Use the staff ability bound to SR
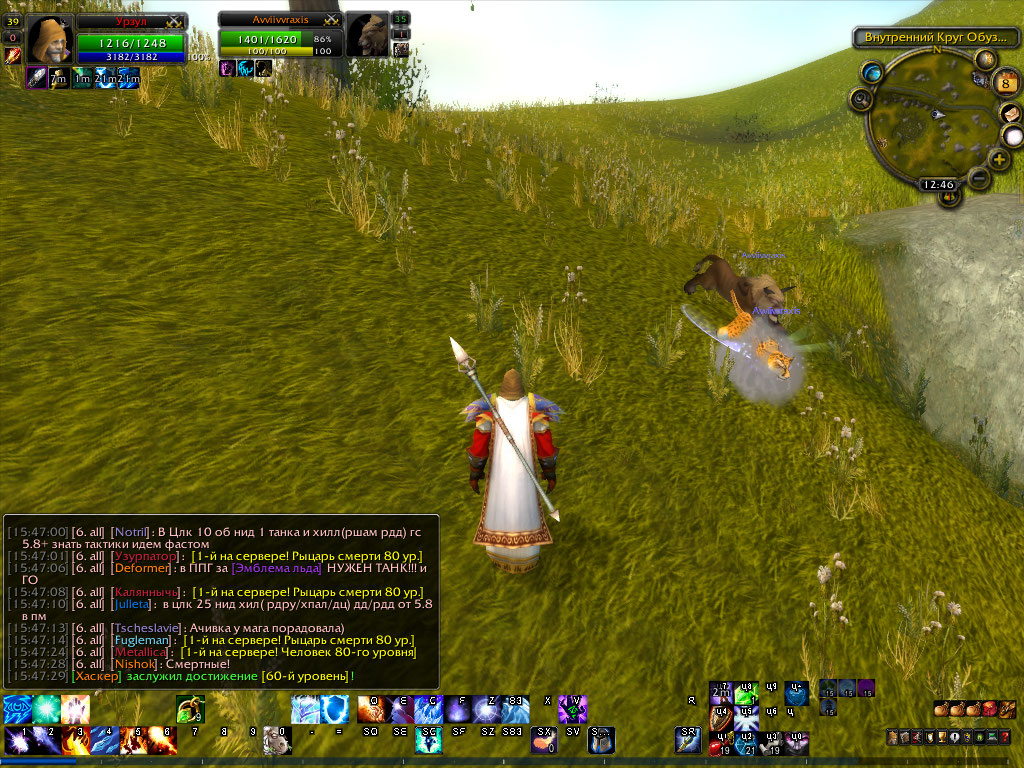This screenshot has height=768, width=1024. click(x=689, y=740)
